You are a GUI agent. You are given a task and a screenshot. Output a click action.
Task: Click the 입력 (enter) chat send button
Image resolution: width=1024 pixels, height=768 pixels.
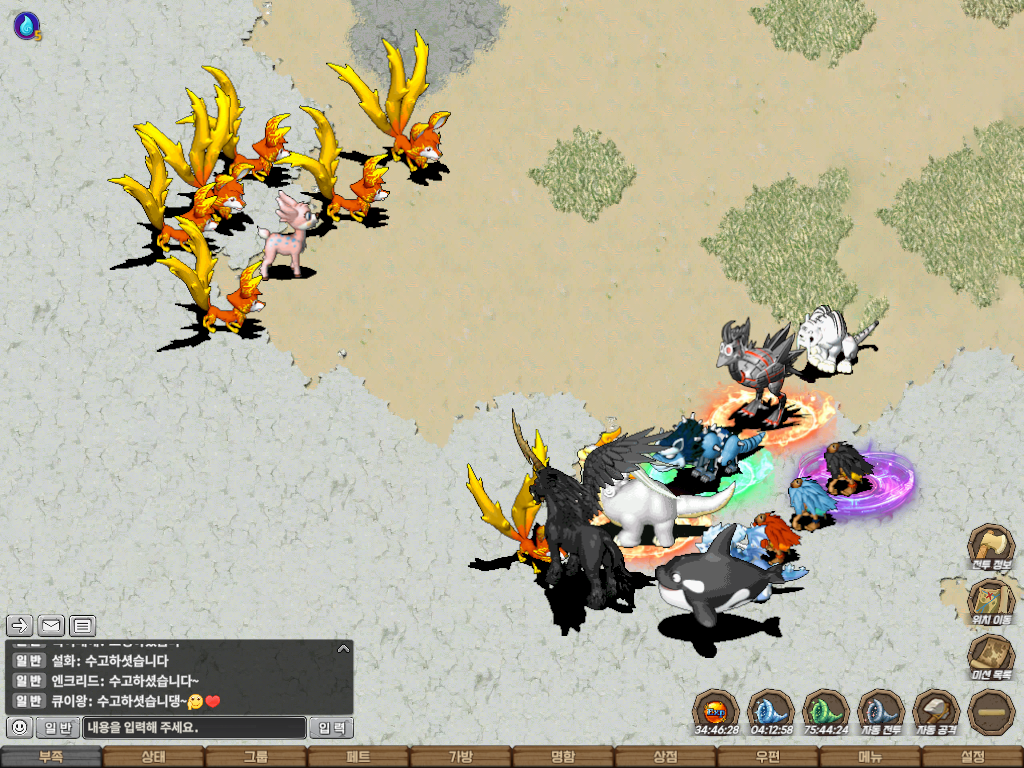coord(331,727)
